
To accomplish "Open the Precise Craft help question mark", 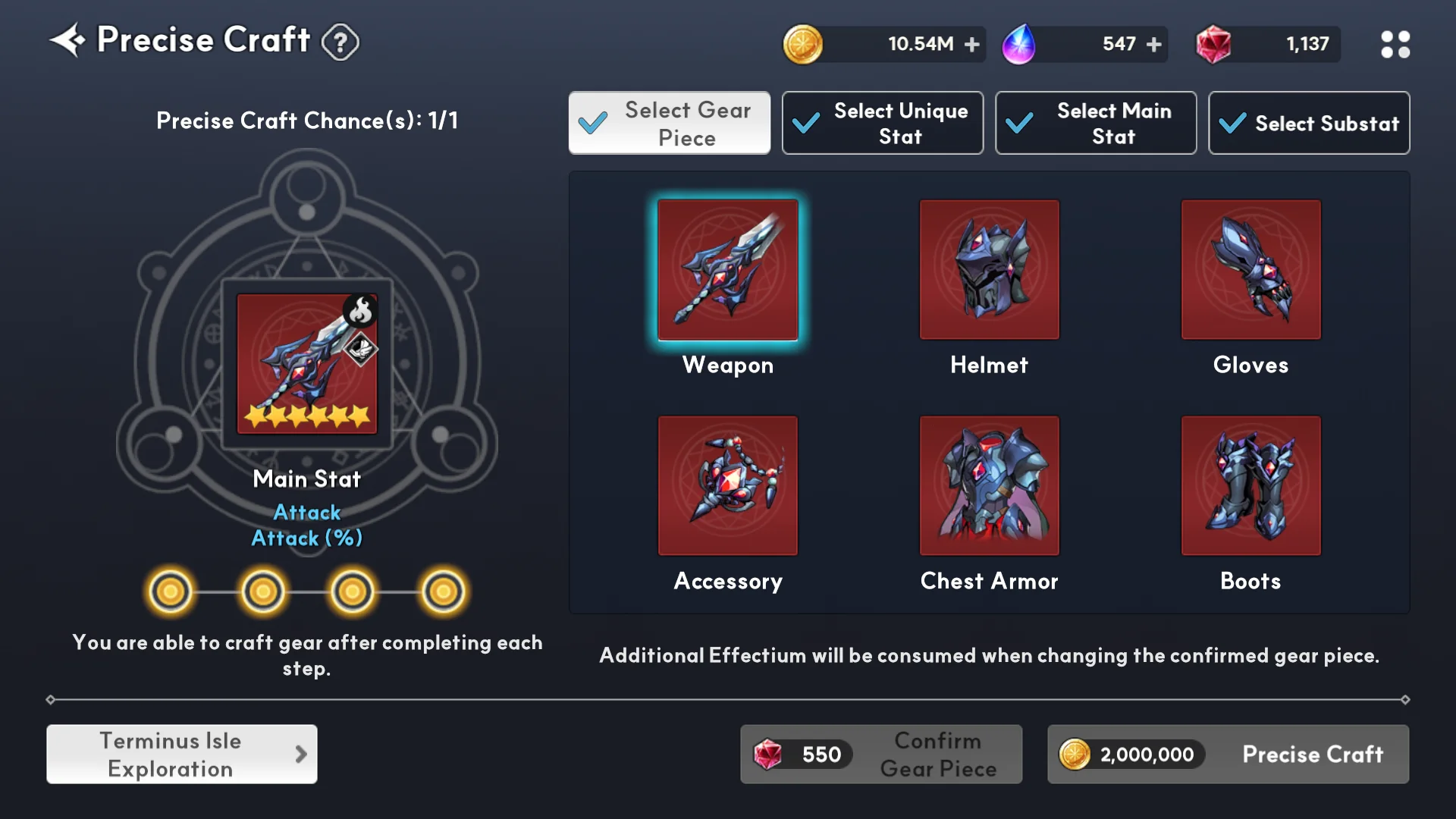I will point(340,42).
